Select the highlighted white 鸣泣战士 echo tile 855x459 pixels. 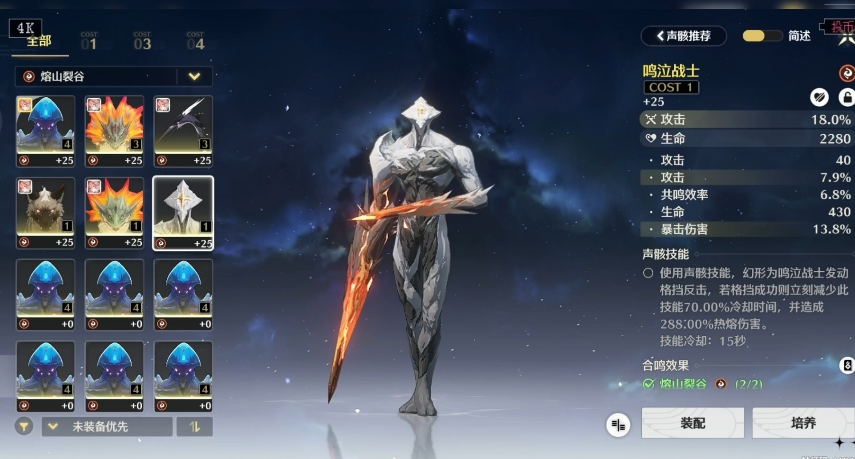click(182, 212)
